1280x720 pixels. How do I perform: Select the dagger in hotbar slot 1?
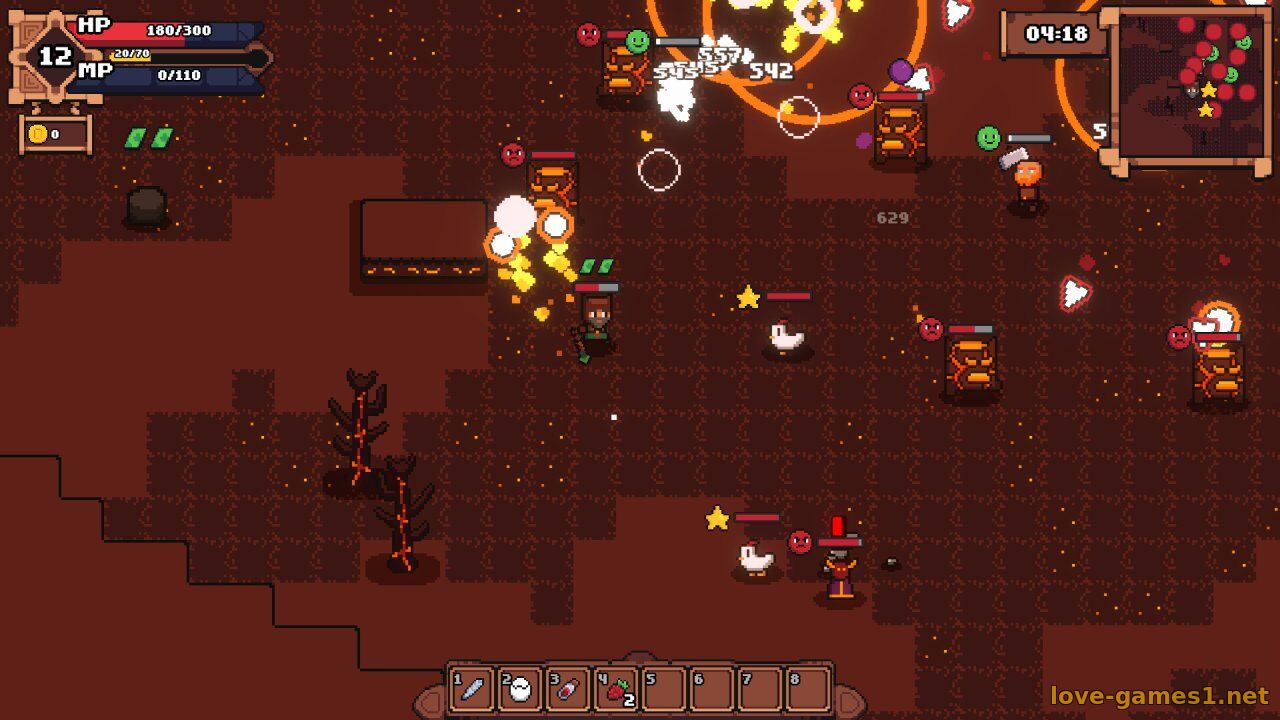(472, 689)
